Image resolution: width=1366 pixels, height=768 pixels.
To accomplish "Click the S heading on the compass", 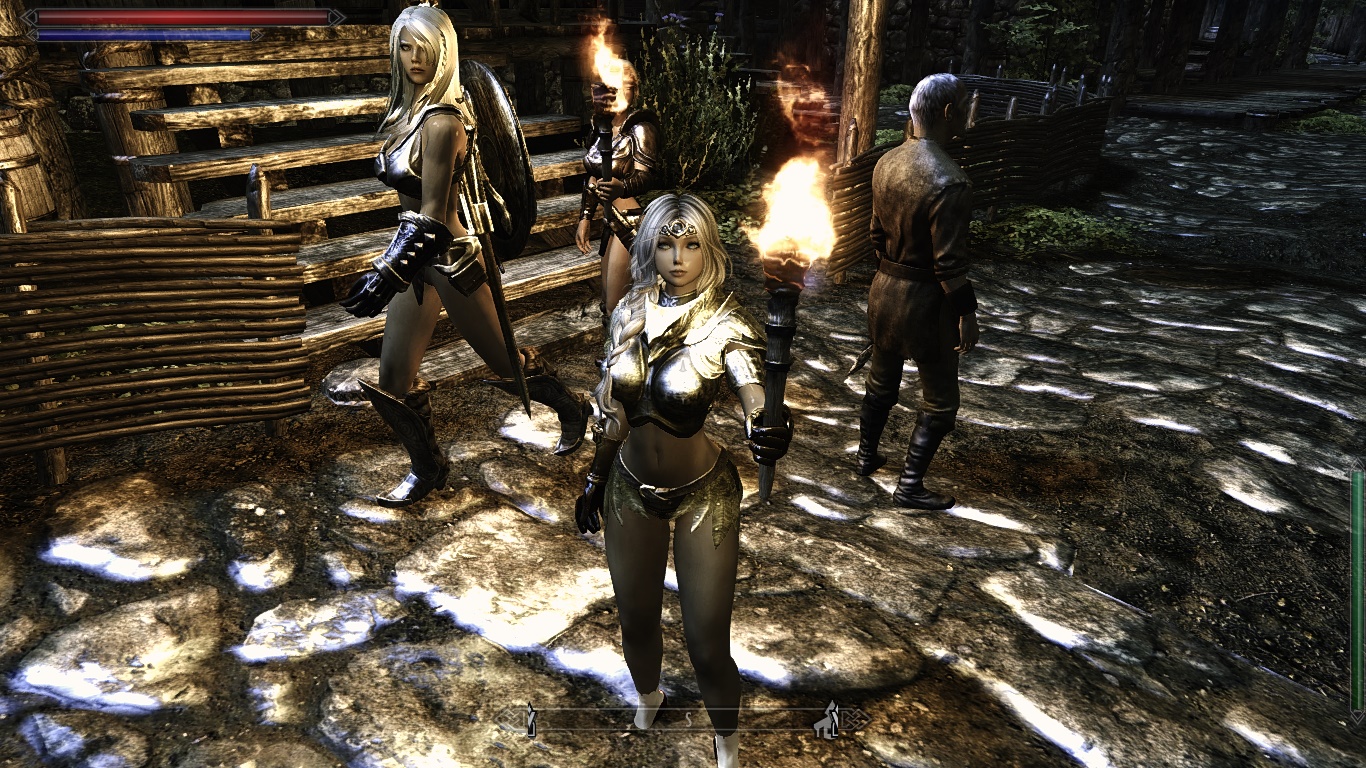I will (x=688, y=719).
